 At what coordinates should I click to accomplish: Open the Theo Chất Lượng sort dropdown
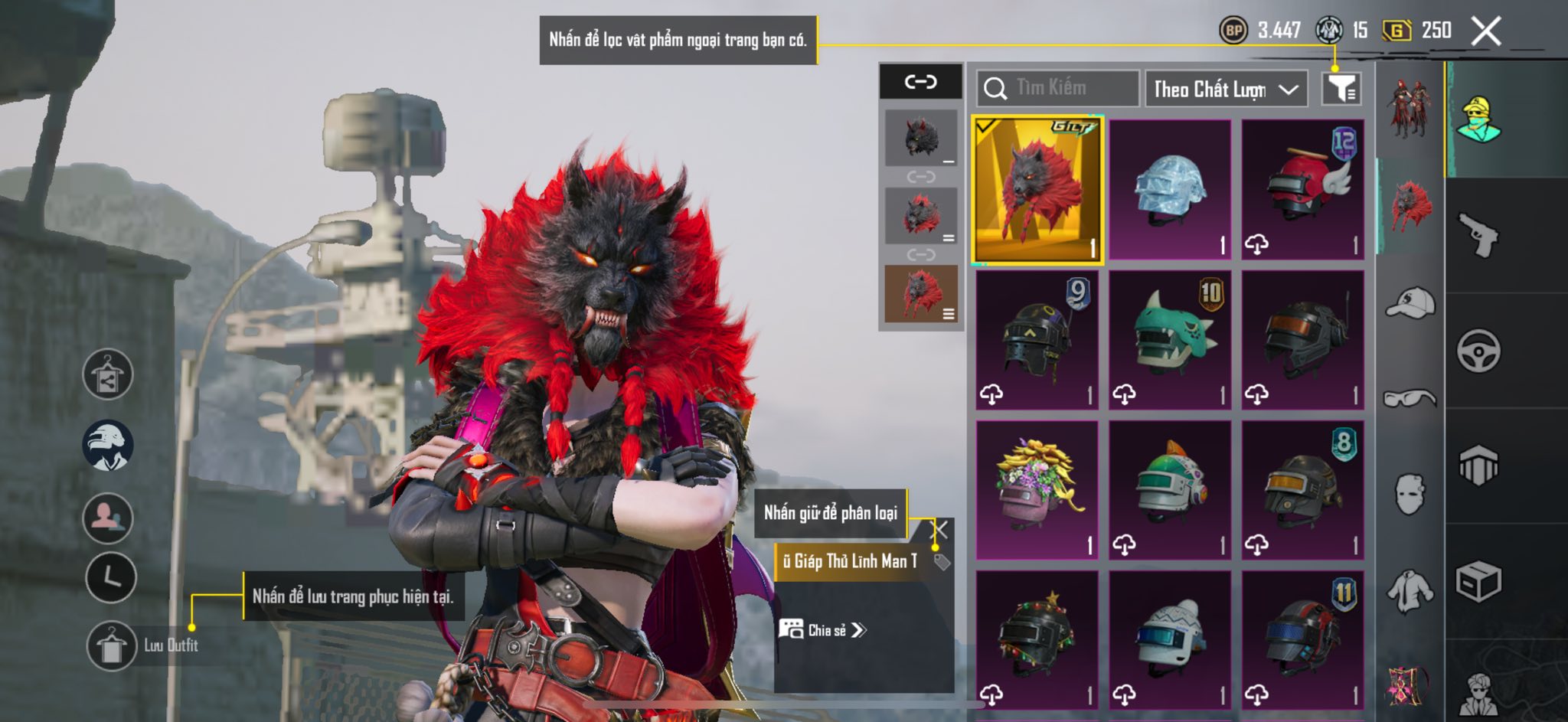1225,89
